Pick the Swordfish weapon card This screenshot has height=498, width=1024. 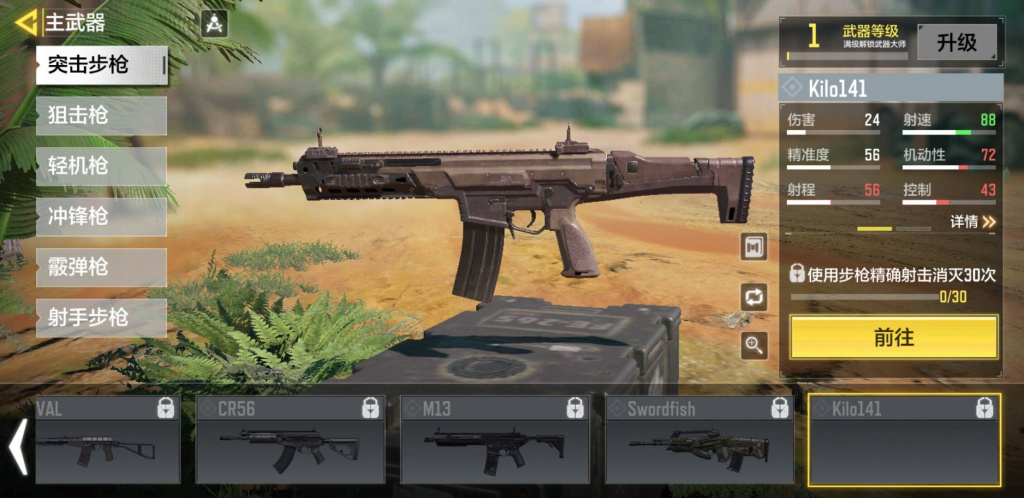pos(700,439)
